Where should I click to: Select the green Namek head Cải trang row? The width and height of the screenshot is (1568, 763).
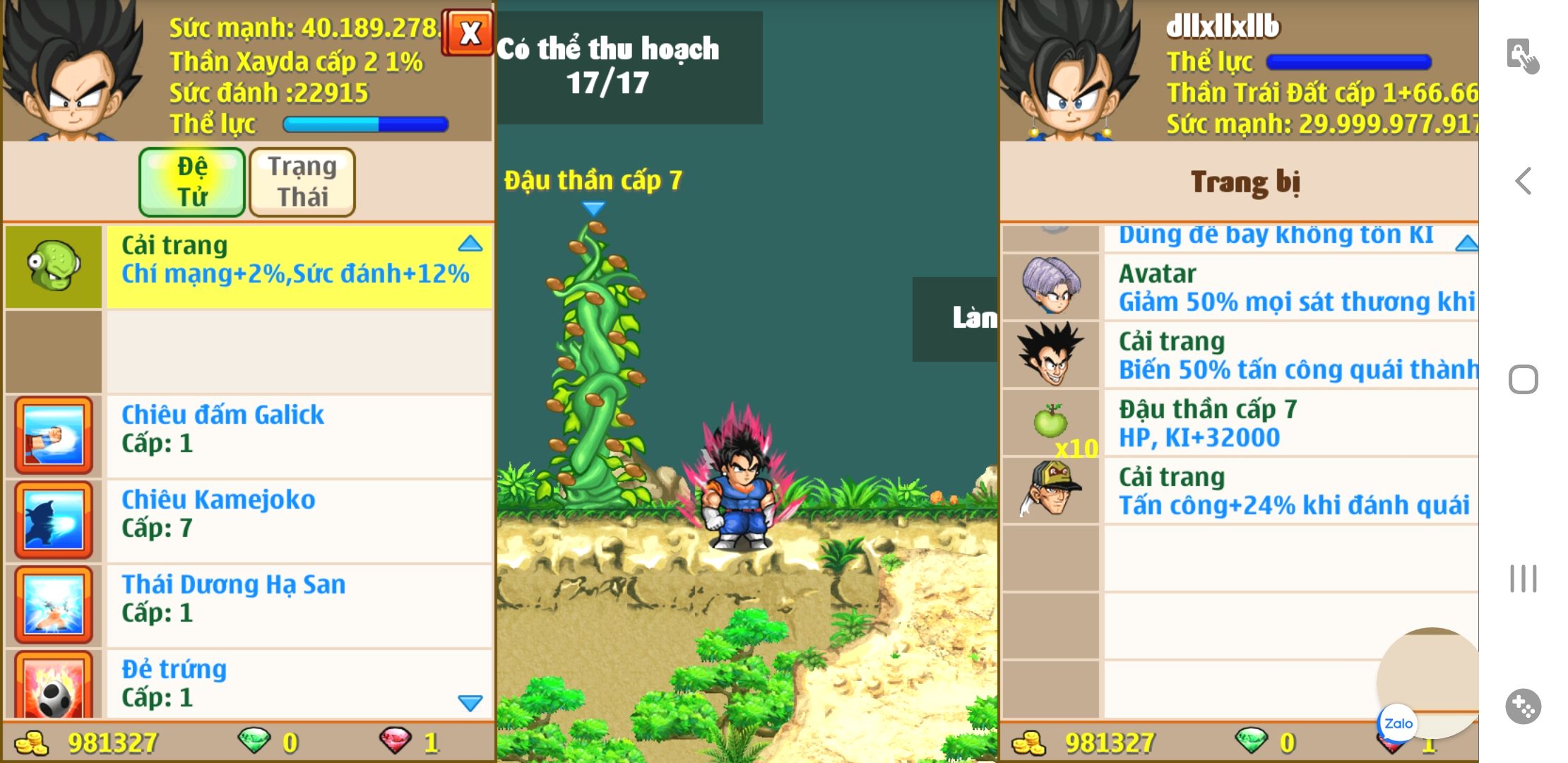click(x=247, y=266)
